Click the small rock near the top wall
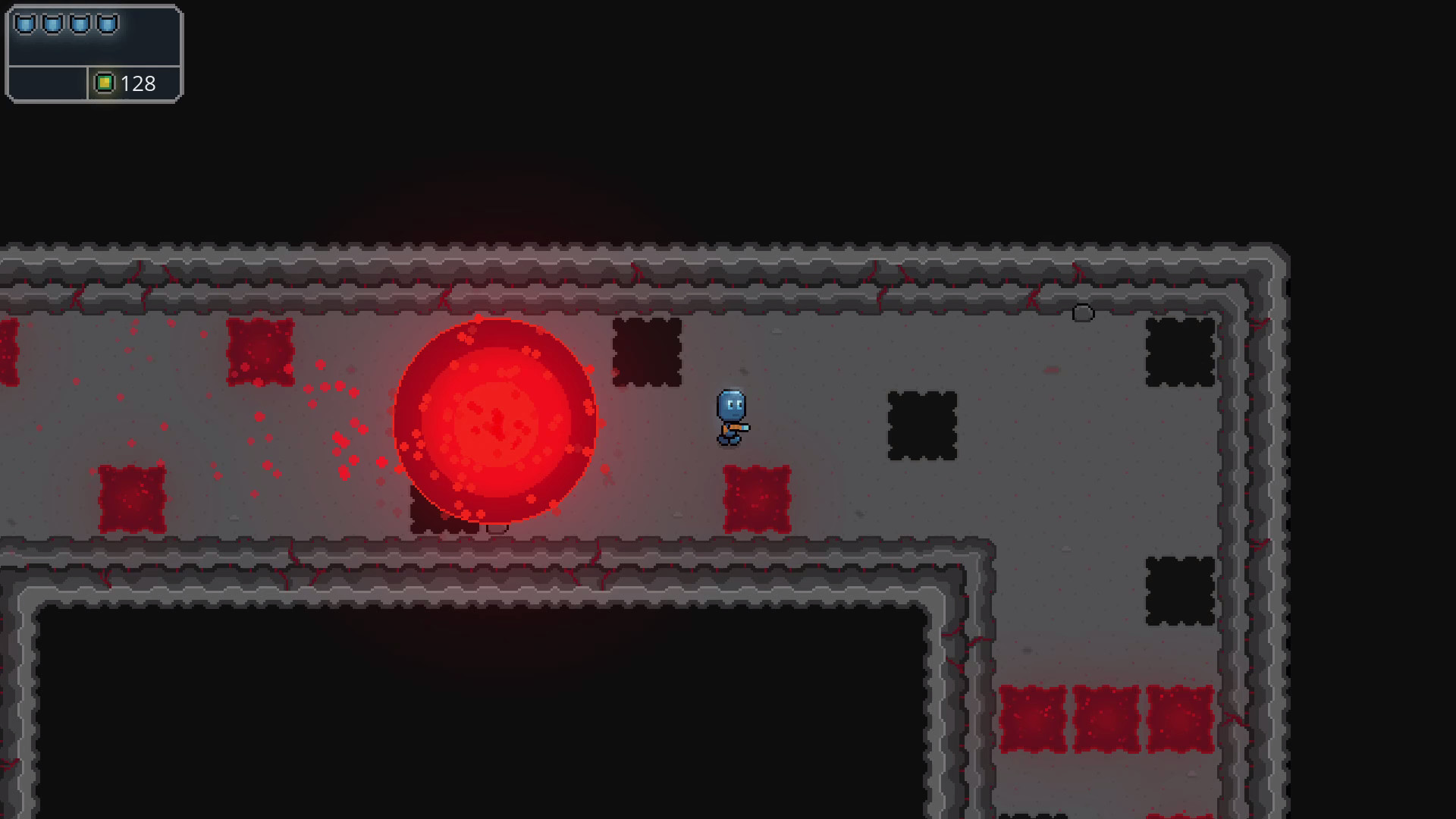 point(1083,314)
